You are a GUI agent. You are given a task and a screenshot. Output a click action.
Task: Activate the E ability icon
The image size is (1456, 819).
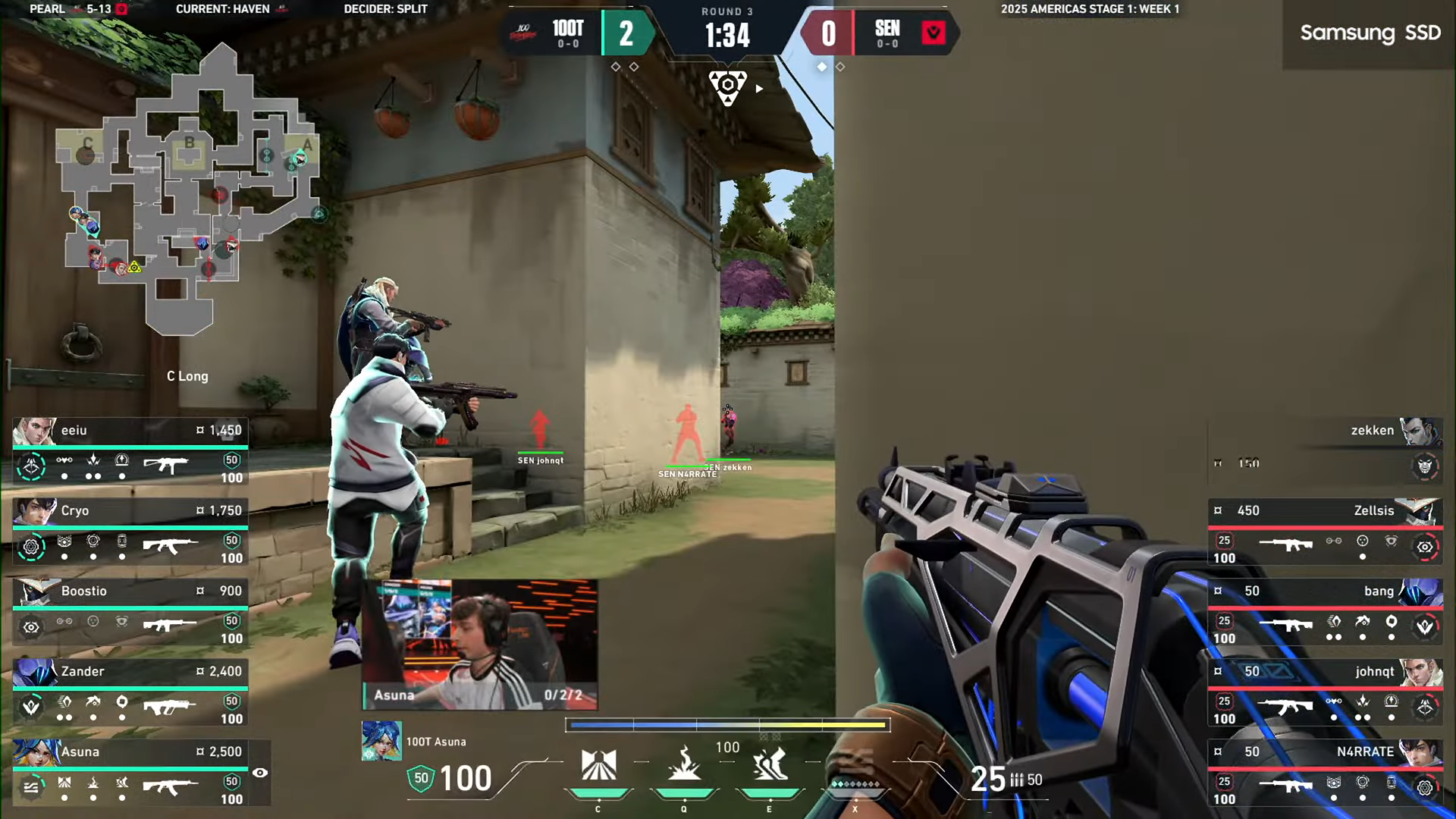[770, 766]
